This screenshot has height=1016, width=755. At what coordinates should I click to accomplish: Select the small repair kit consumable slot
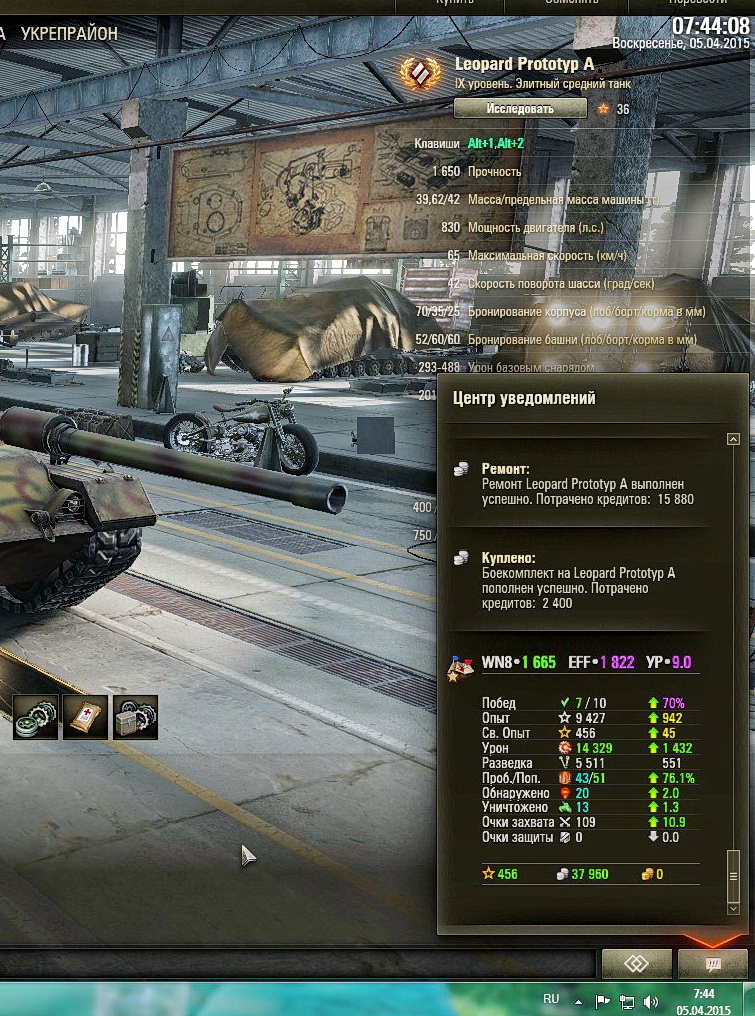coord(35,717)
